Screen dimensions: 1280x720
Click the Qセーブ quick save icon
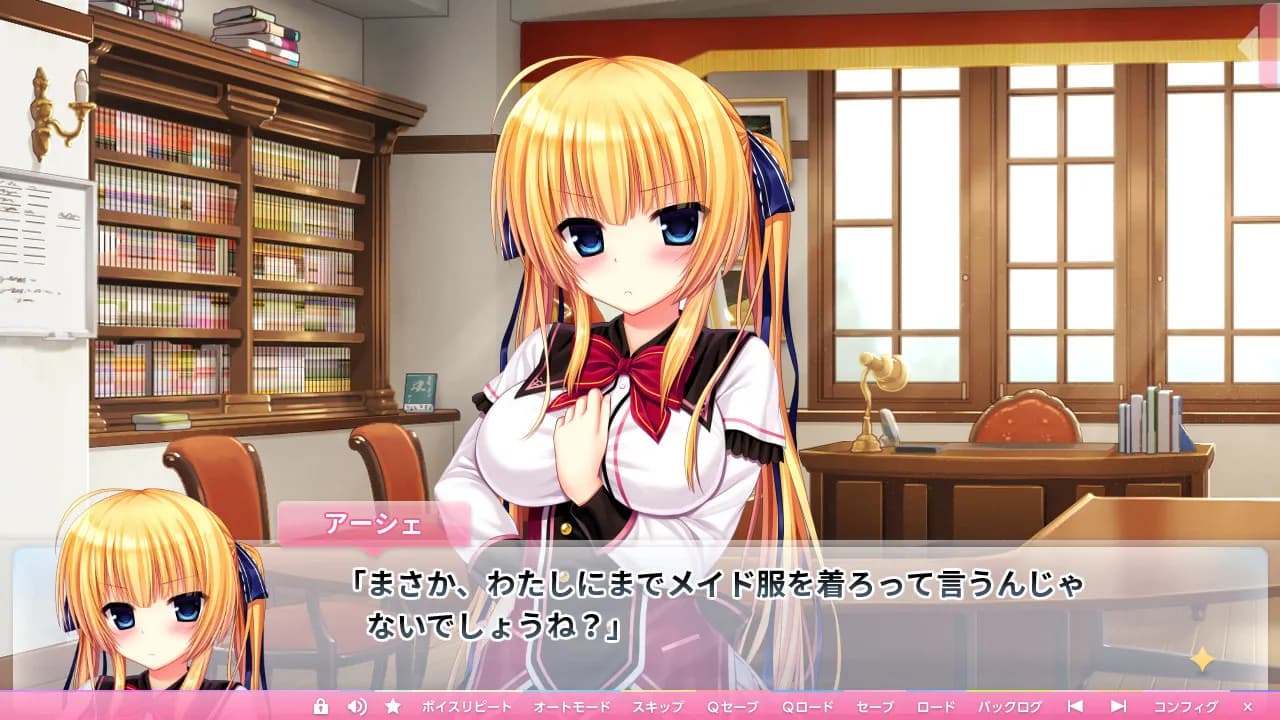coord(732,705)
